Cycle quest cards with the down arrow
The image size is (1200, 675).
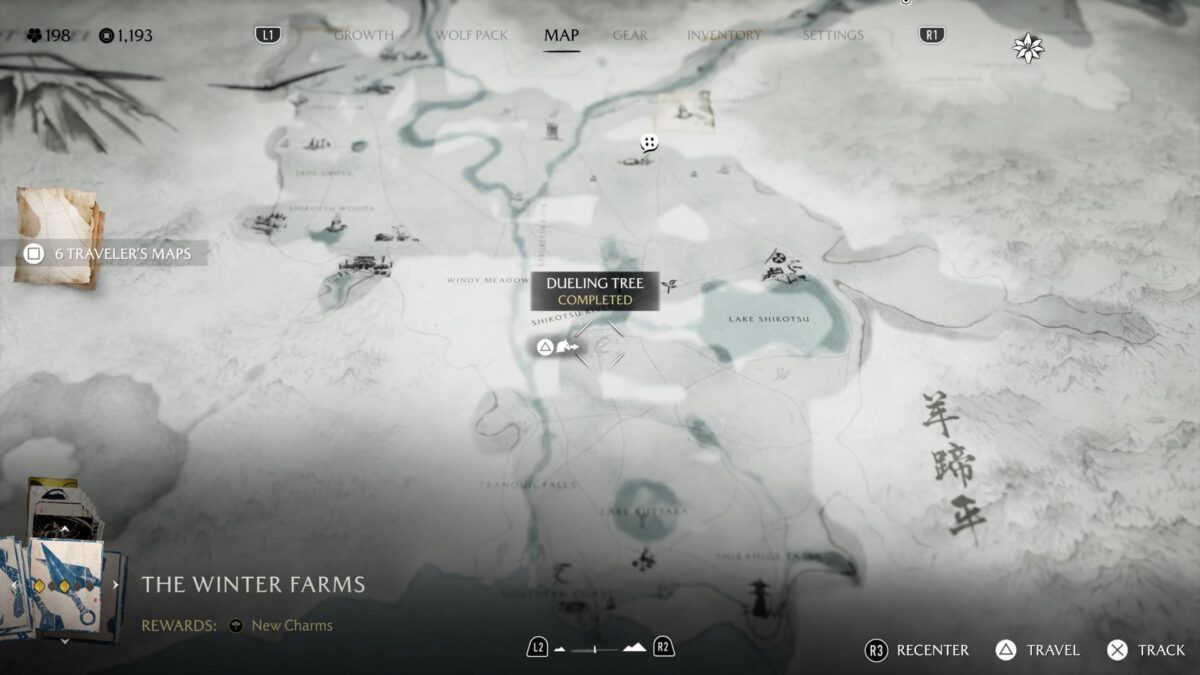[66, 642]
